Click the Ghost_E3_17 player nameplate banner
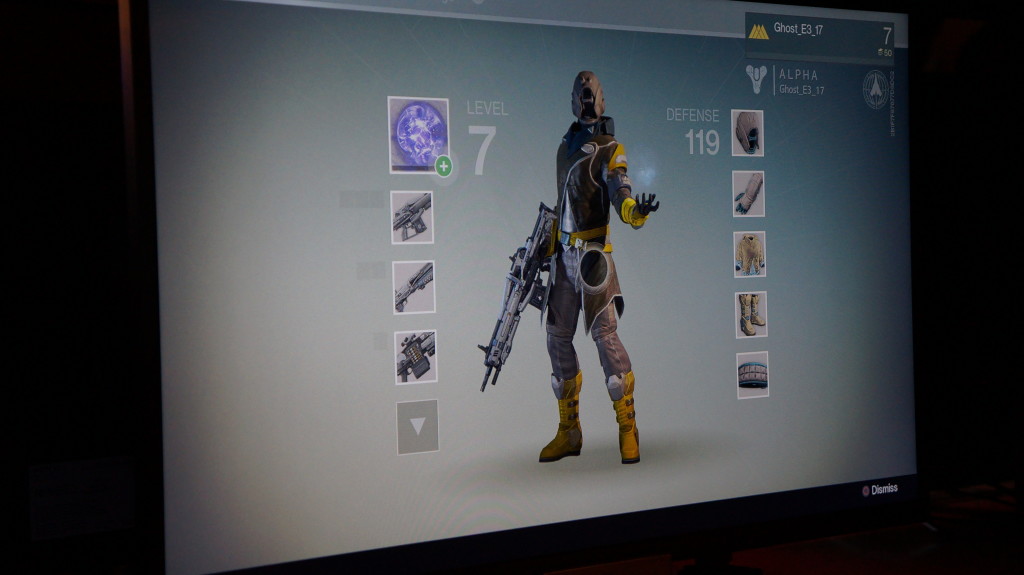 point(819,37)
